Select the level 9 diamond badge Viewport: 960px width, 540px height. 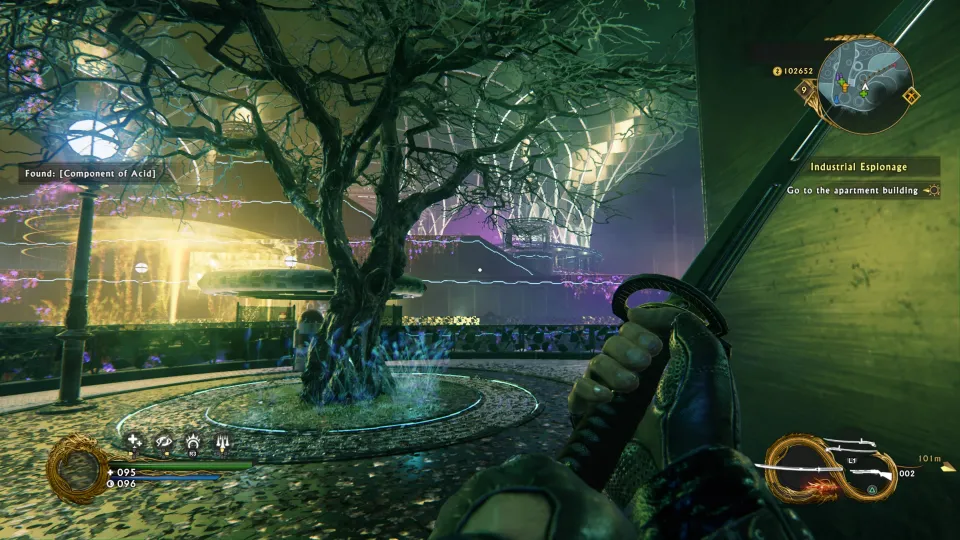tap(804, 89)
